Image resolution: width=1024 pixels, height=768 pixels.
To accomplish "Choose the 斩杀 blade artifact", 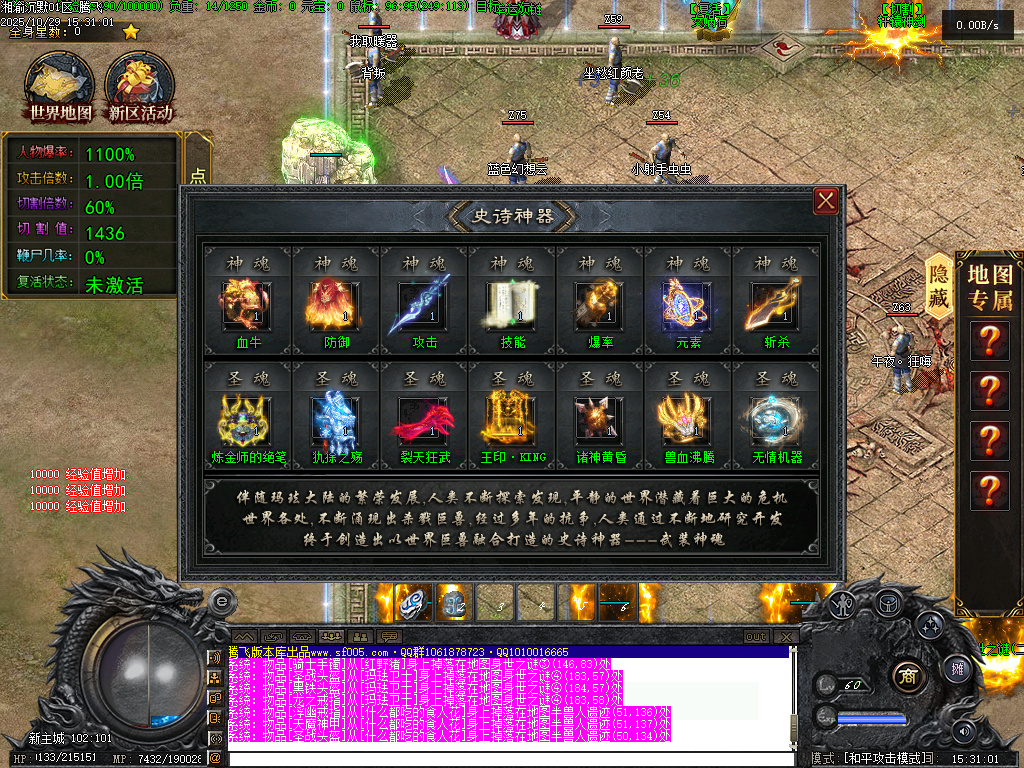I will coord(775,306).
